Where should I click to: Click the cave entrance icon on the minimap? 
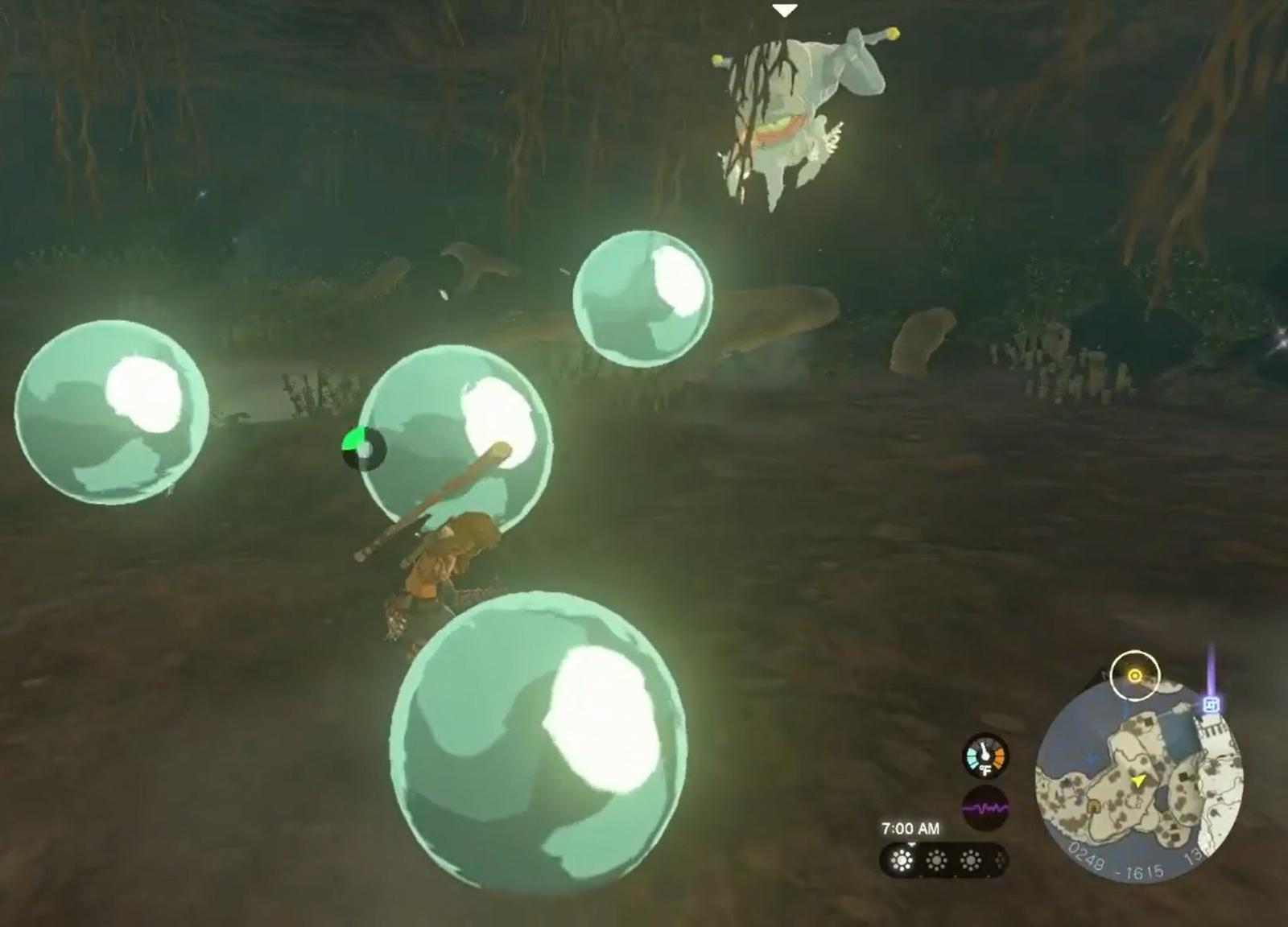click(1094, 805)
